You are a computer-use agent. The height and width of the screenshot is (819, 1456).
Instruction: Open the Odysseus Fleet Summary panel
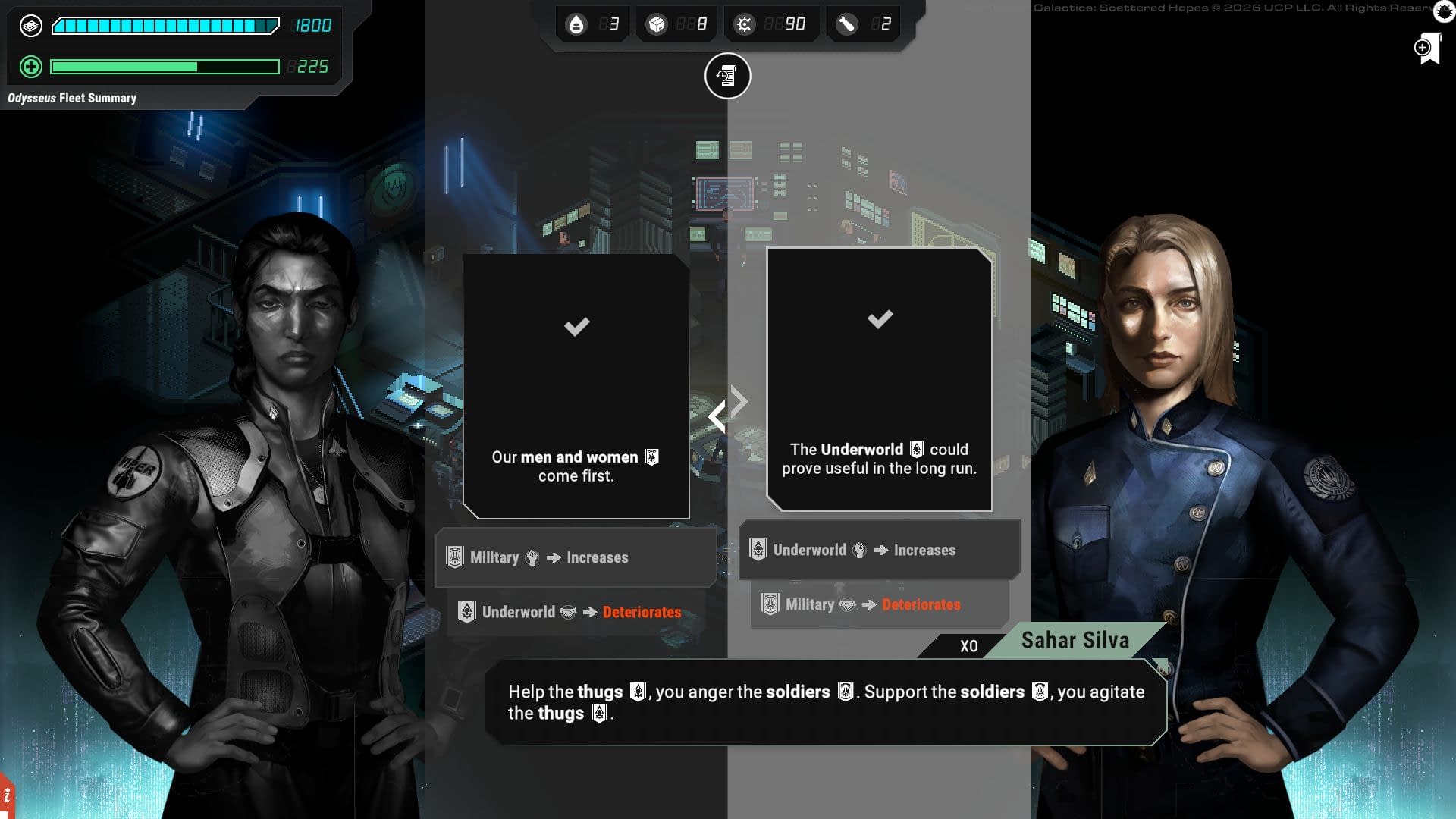click(72, 98)
